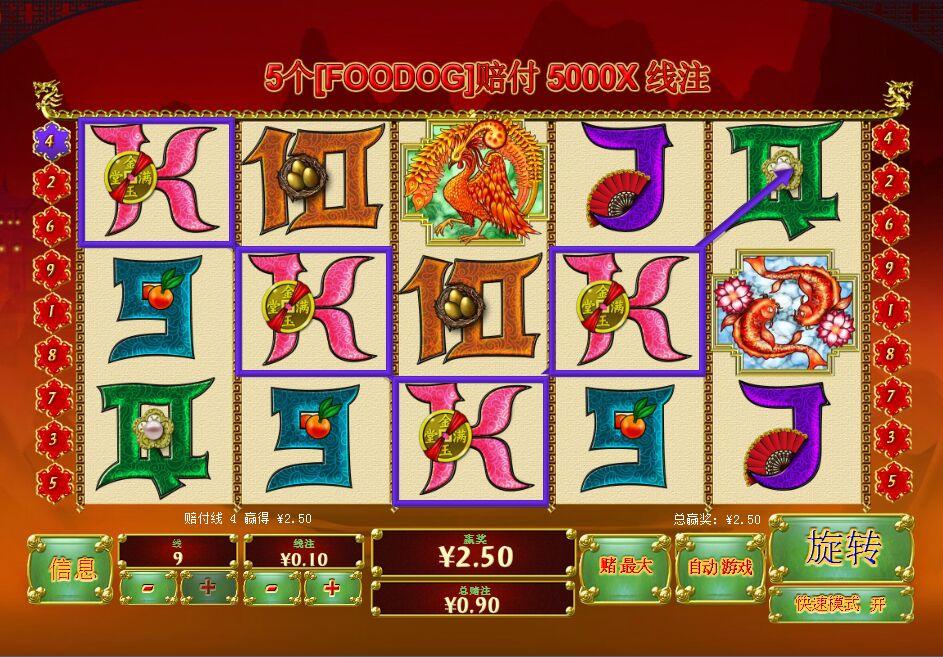Decrease the number of lines (线)
The width and height of the screenshot is (943, 657).
(148, 588)
